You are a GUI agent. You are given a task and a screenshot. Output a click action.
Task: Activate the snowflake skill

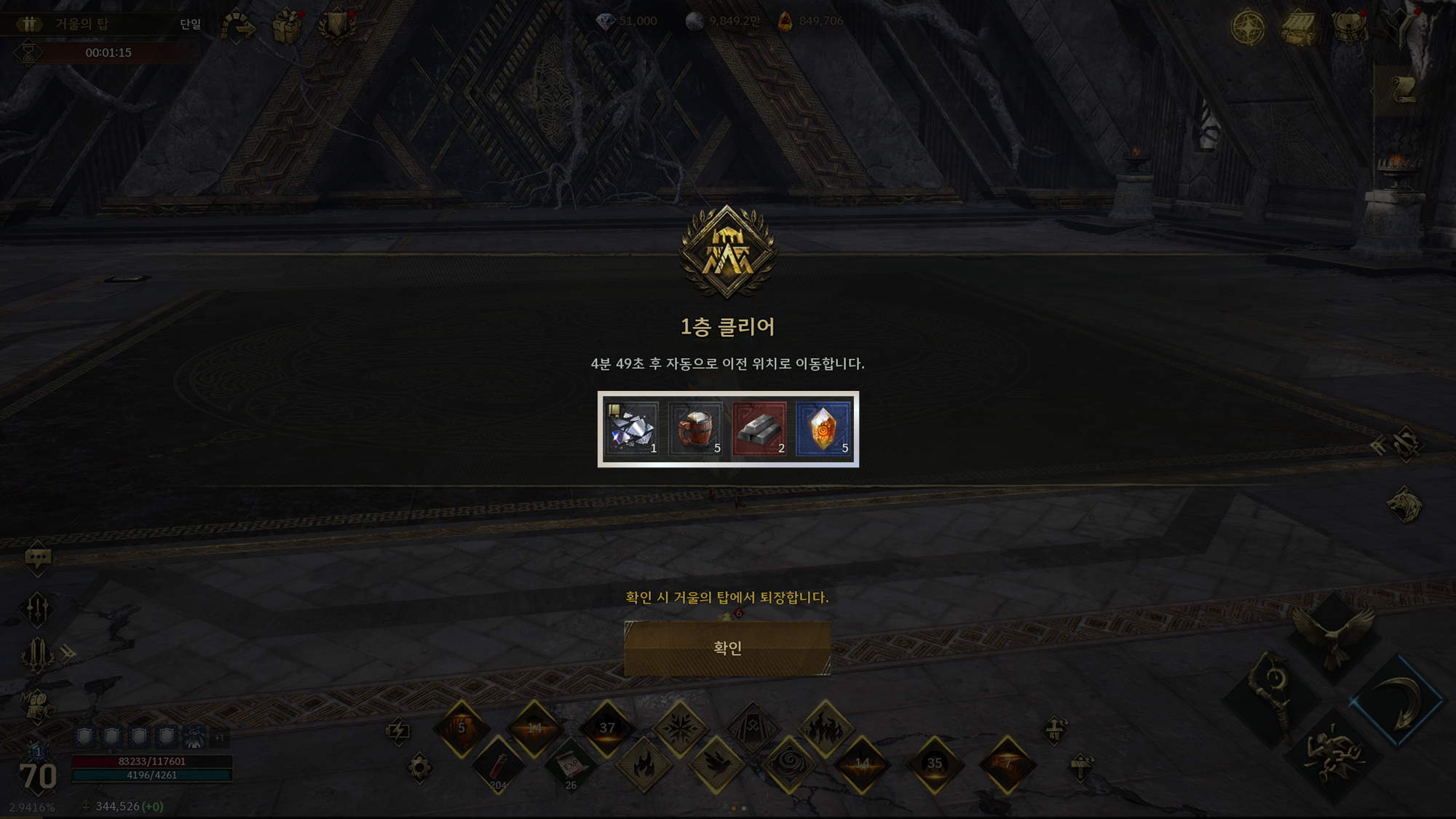[680, 728]
